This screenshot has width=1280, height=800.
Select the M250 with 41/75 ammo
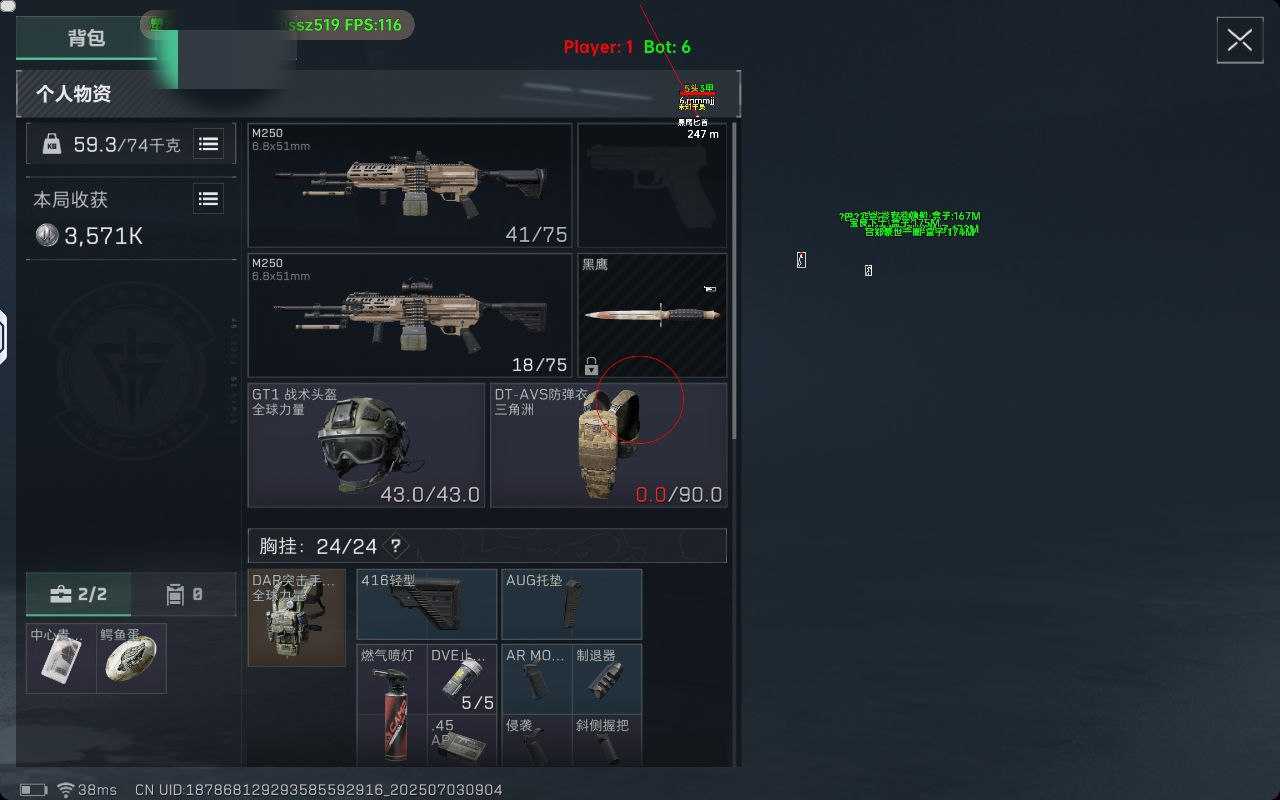(410, 185)
